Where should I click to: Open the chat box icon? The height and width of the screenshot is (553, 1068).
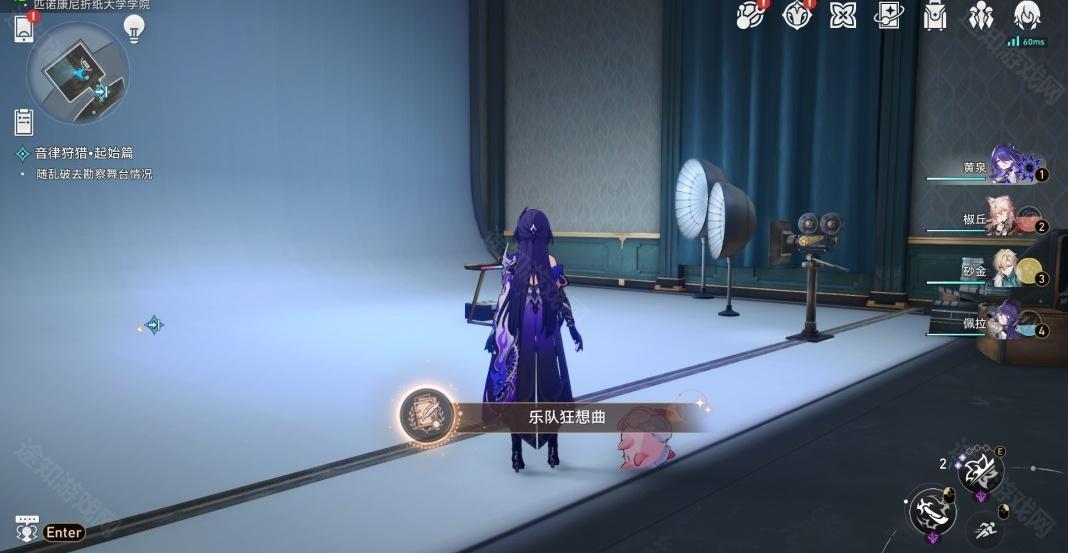pyautogui.click(x=27, y=529)
